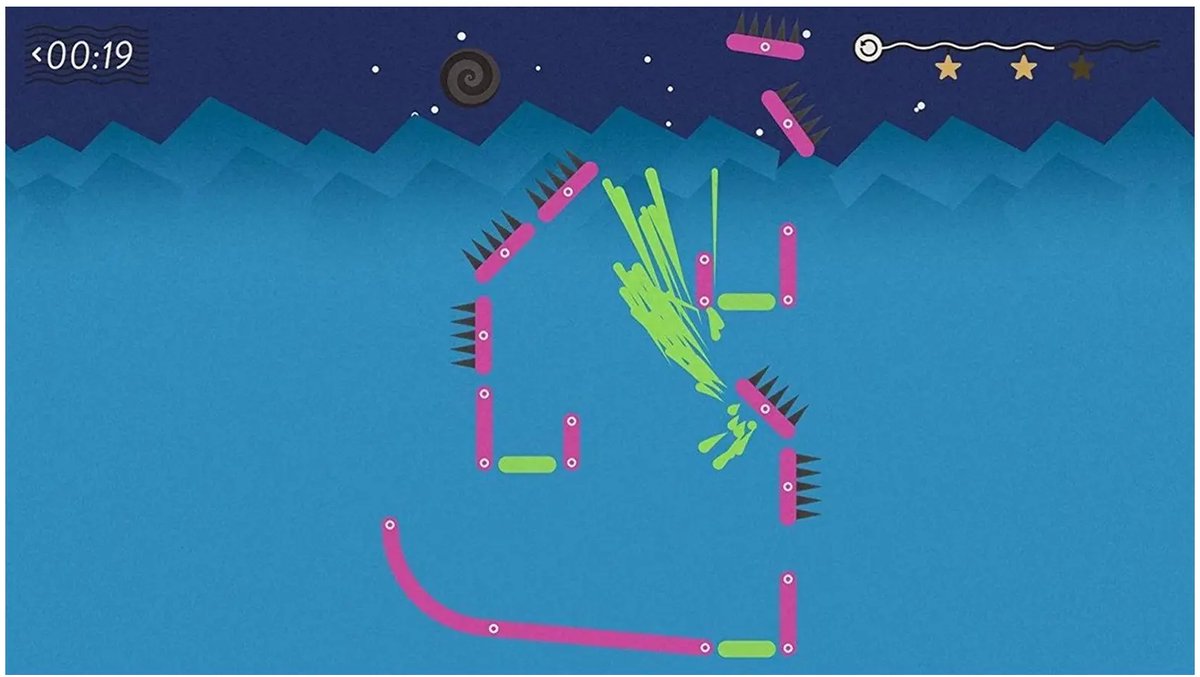
Task: Click the back arrow beside the timer
Action: pos(37,54)
